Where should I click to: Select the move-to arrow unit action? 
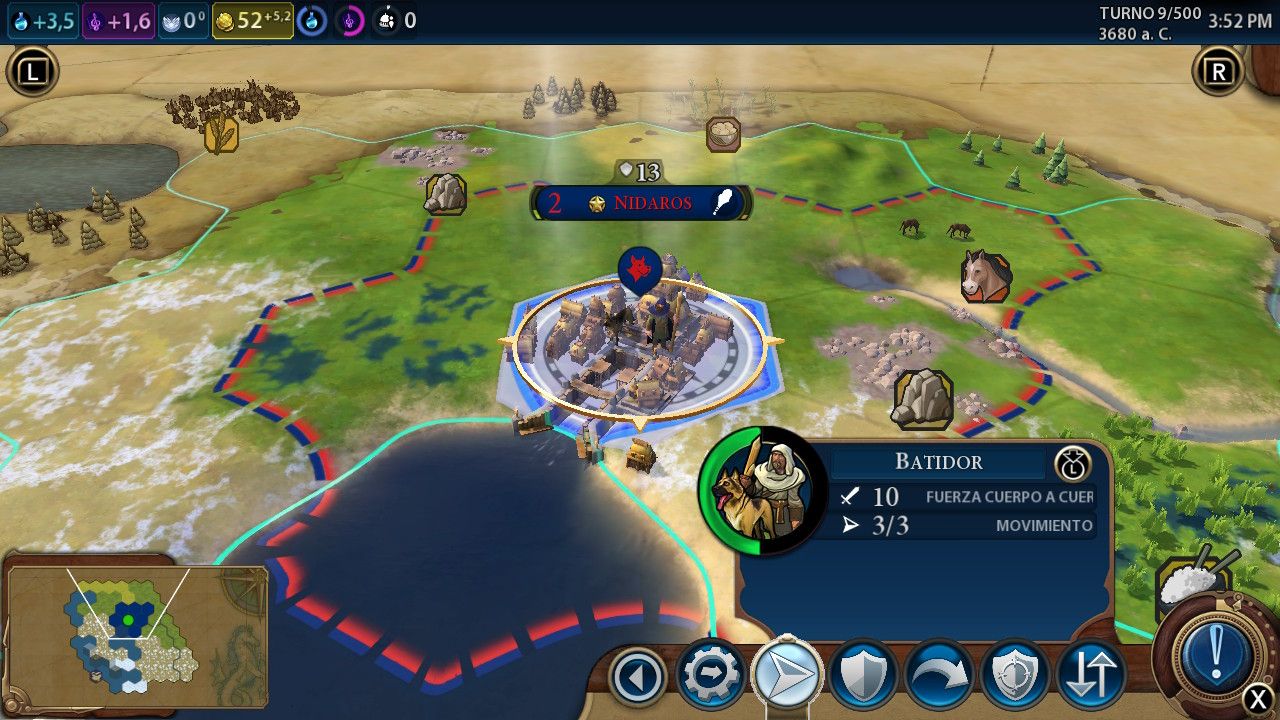[x=787, y=677]
